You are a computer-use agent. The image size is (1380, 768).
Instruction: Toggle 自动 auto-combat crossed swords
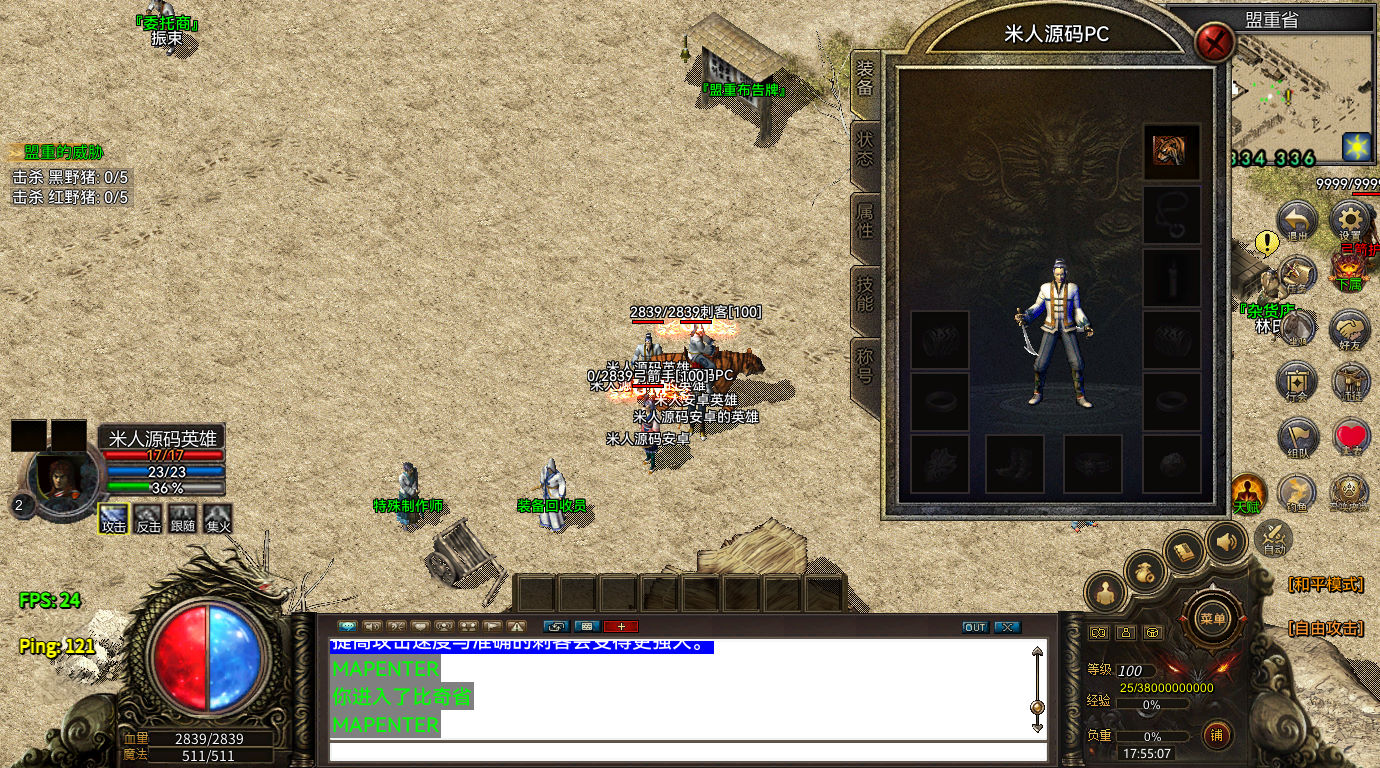(x=1274, y=538)
